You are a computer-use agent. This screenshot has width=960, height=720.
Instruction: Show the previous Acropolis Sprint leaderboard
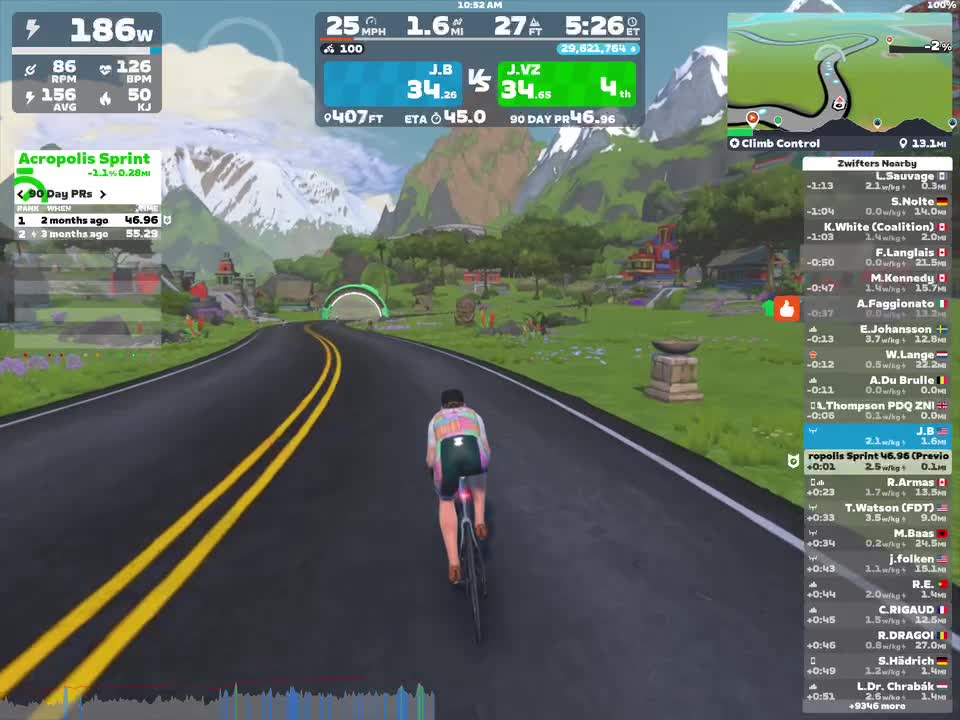pos(20,194)
